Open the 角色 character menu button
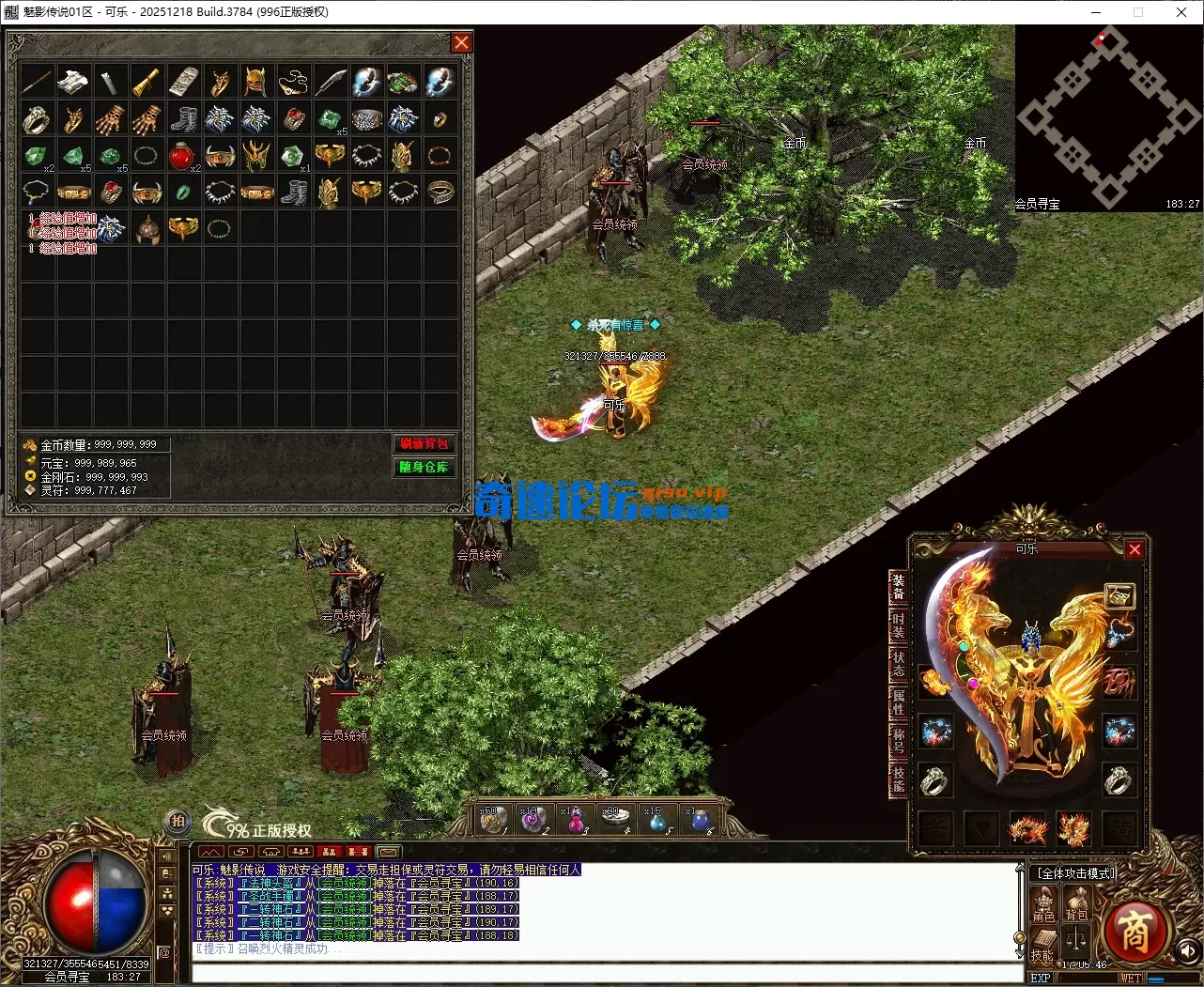 click(1043, 903)
